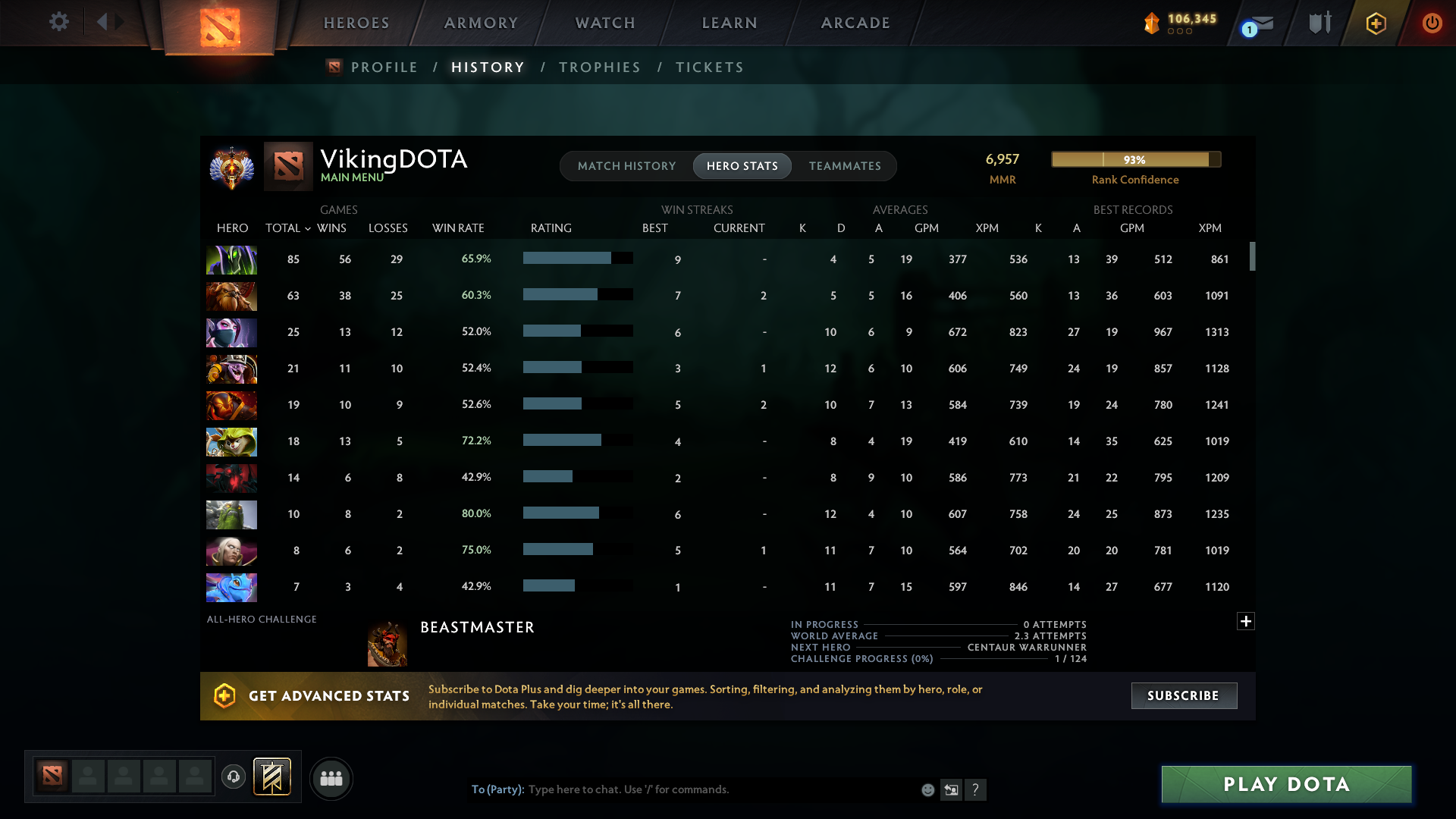The width and height of the screenshot is (1456, 819).
Task: Open the TEAMMATES tab
Action: 845,166
